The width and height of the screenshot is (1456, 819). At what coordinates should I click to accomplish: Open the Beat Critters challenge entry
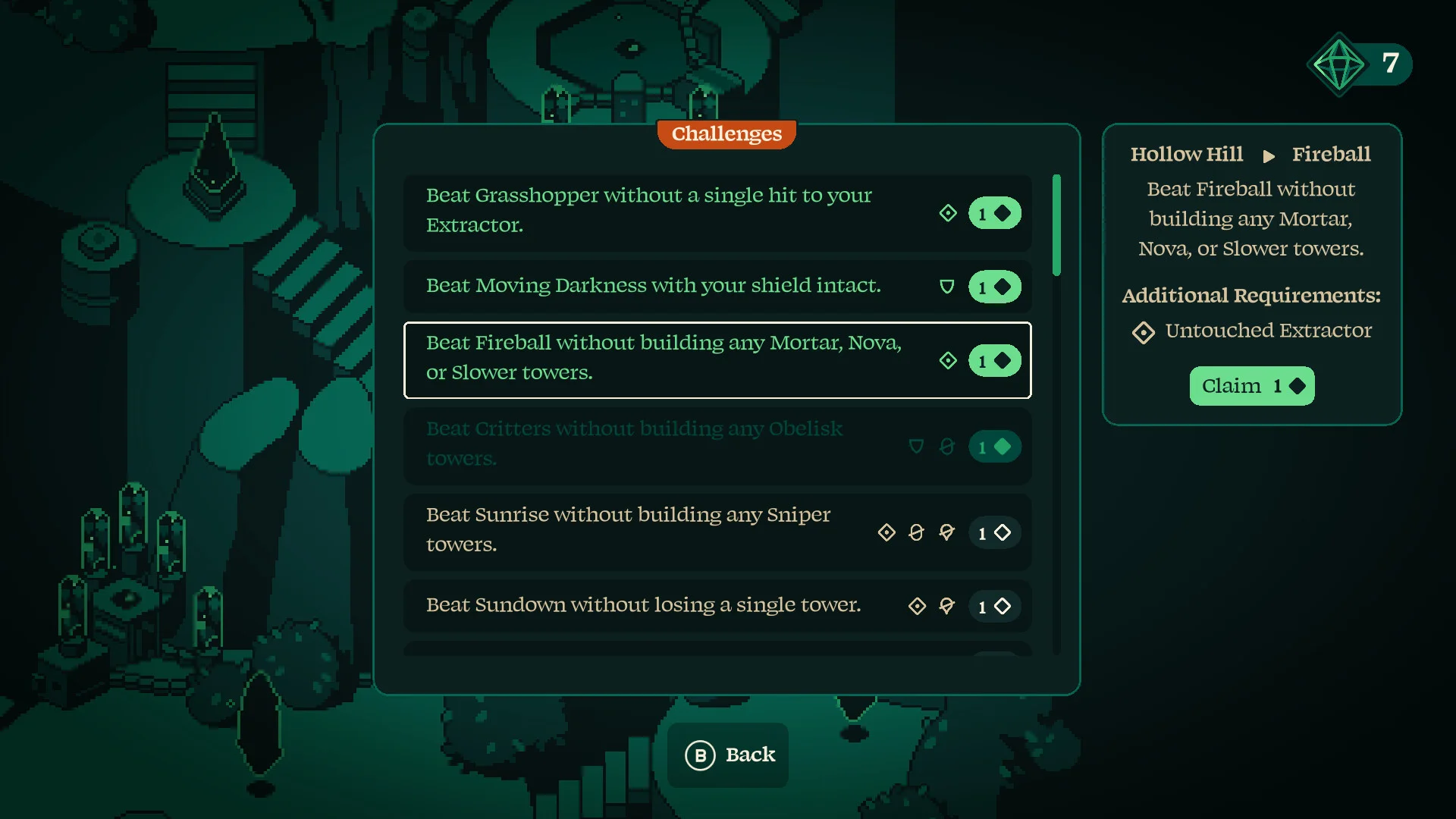(x=717, y=445)
